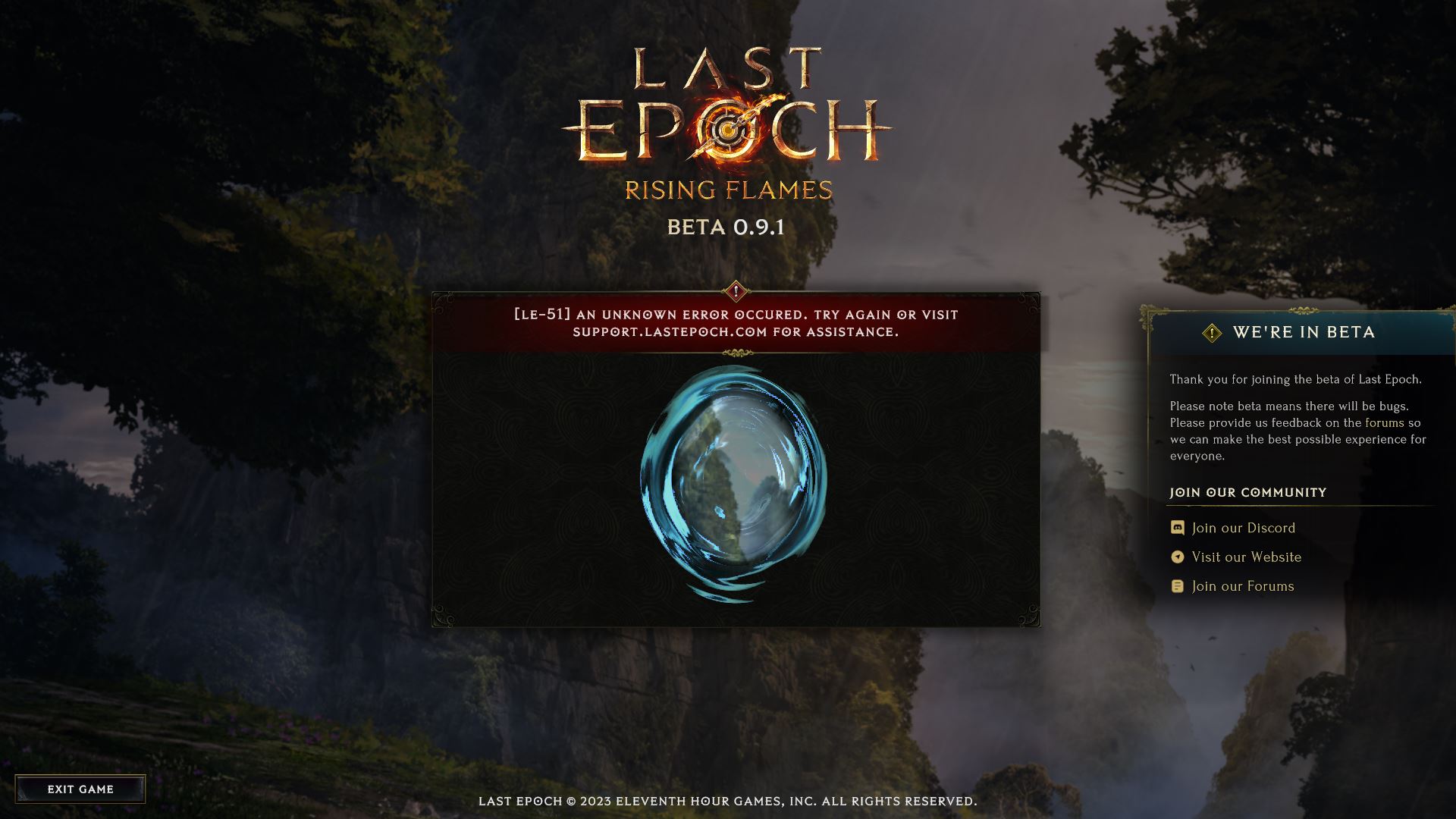
Task: Click the Discord icon in the community panel
Action: tap(1178, 528)
